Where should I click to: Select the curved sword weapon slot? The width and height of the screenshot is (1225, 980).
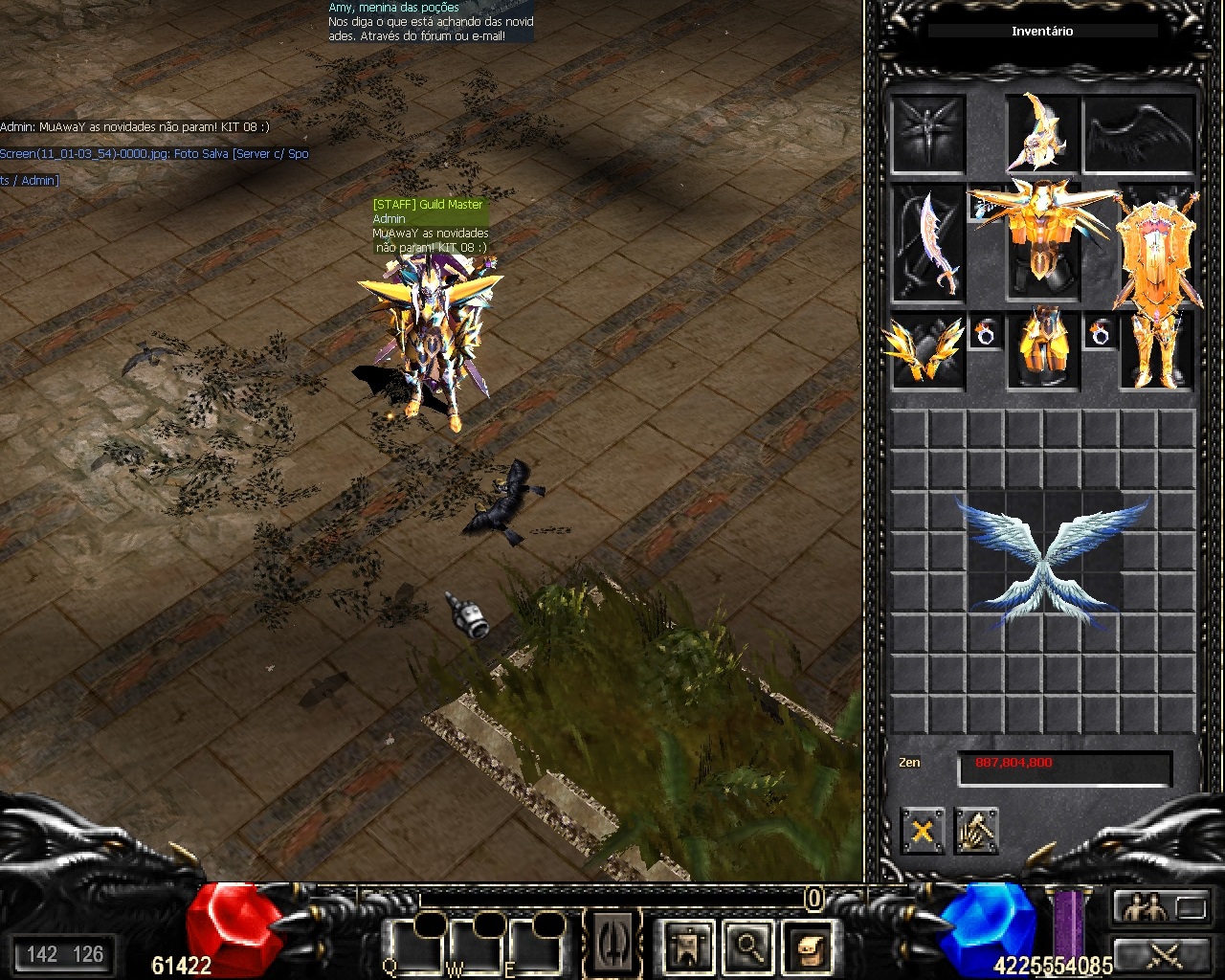coord(928,244)
